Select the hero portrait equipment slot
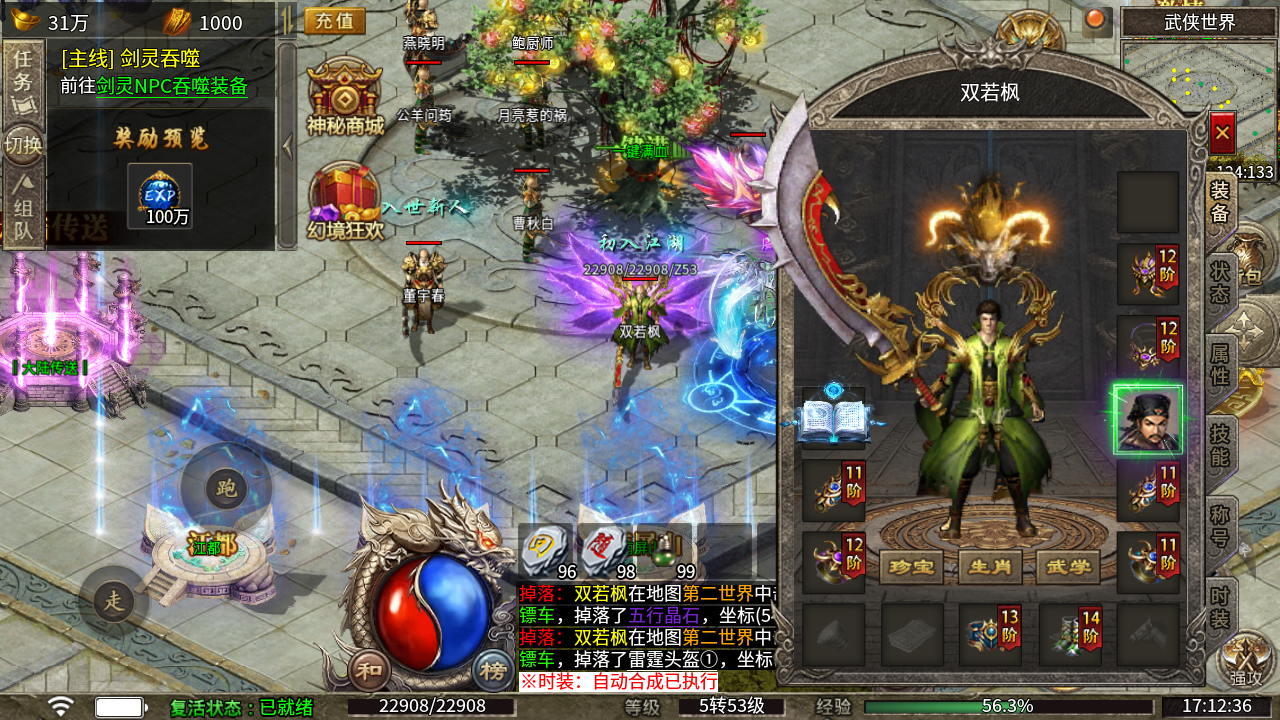Viewport: 1280px width, 720px height. pyautogui.click(x=1147, y=420)
